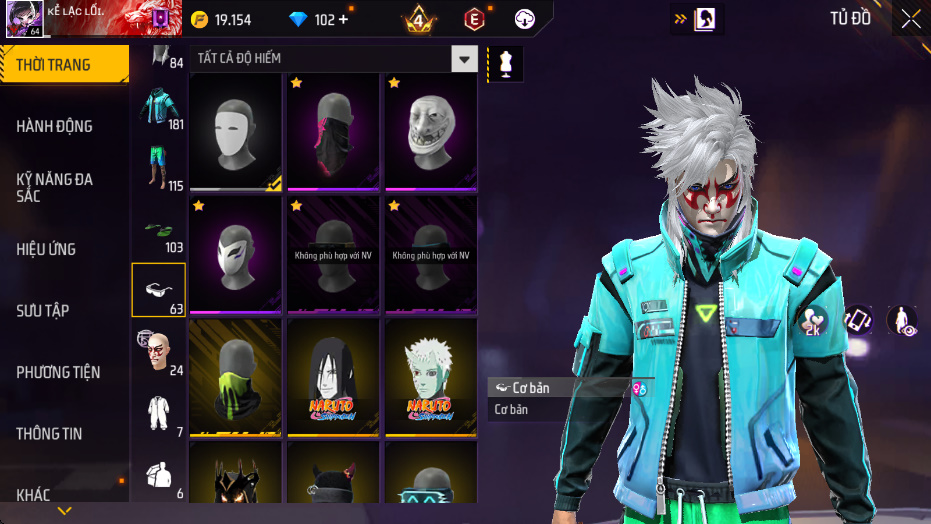Show the Thông Tin section
This screenshot has height=524, width=931.
coord(64,434)
